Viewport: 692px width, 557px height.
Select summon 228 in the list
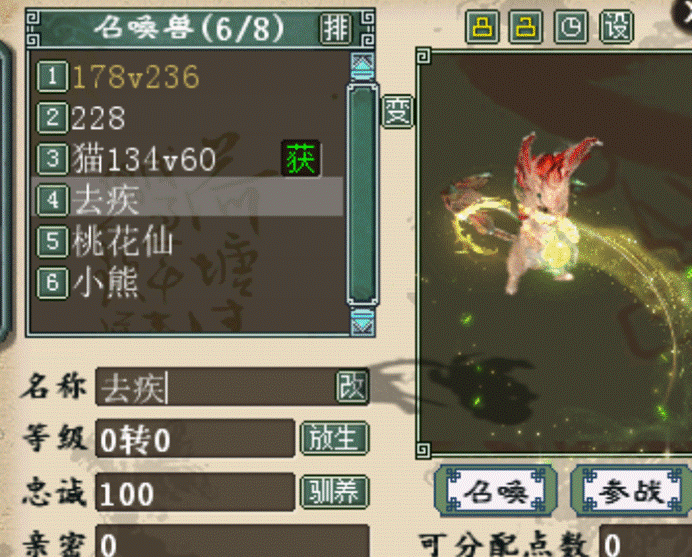click(x=98, y=118)
